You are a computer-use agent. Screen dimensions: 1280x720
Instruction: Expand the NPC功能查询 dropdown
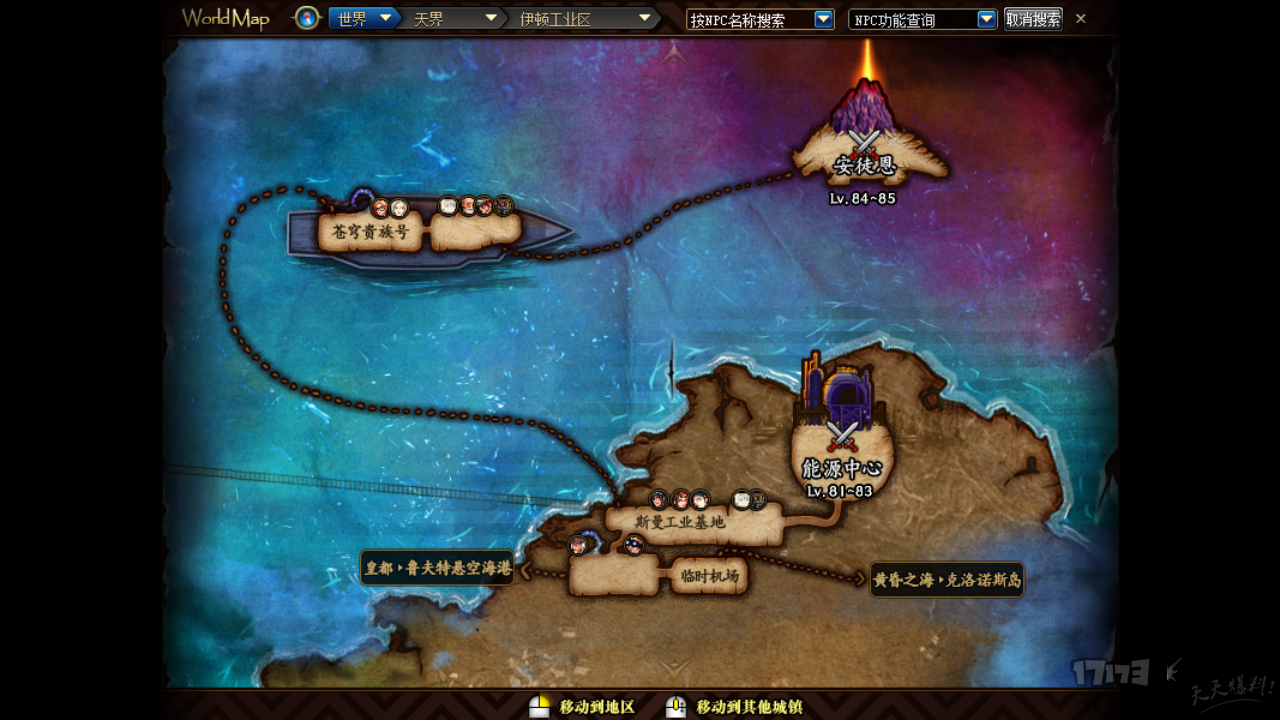click(986, 19)
